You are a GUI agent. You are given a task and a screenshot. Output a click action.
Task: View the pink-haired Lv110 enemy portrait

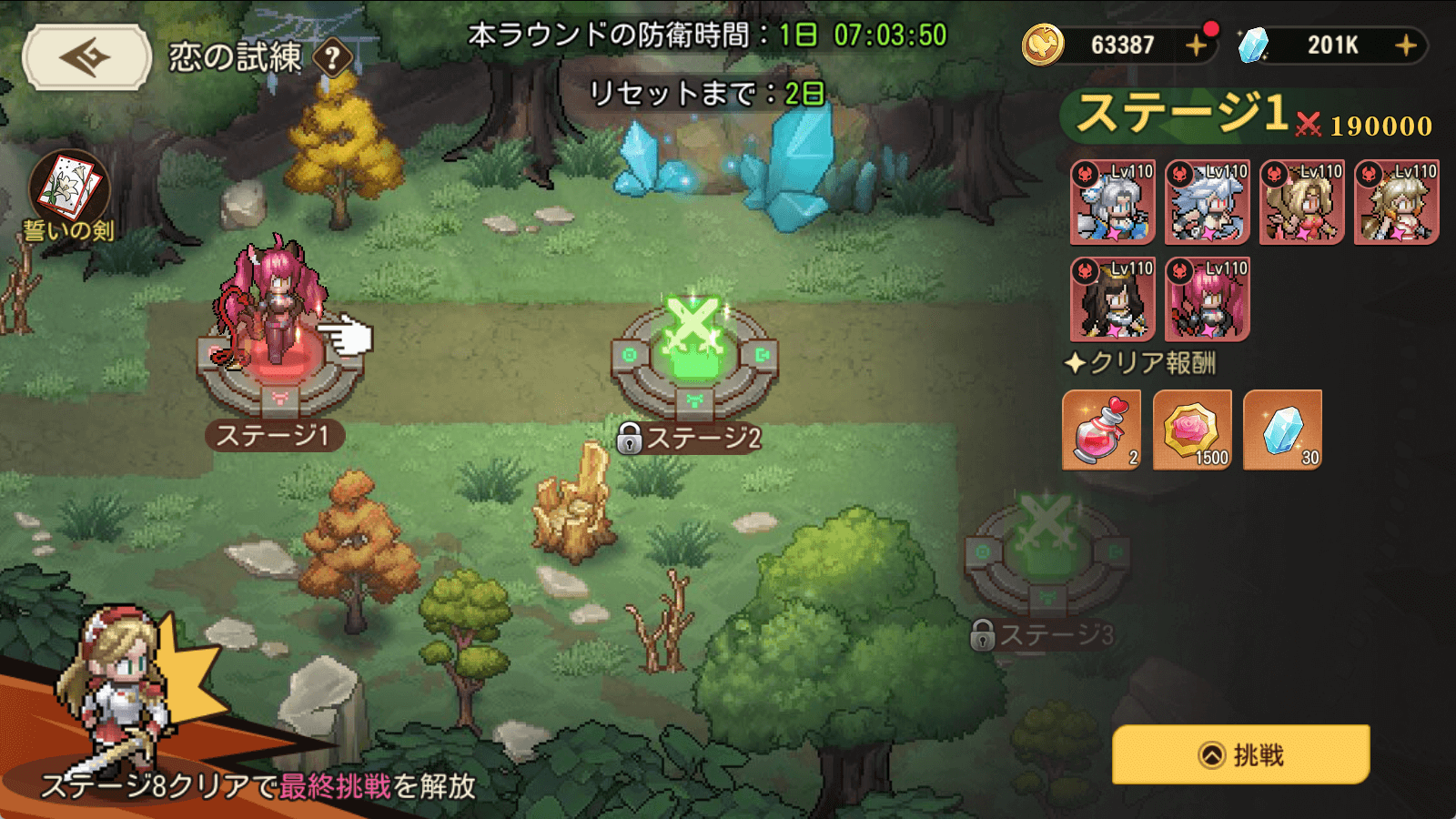pos(1207,298)
